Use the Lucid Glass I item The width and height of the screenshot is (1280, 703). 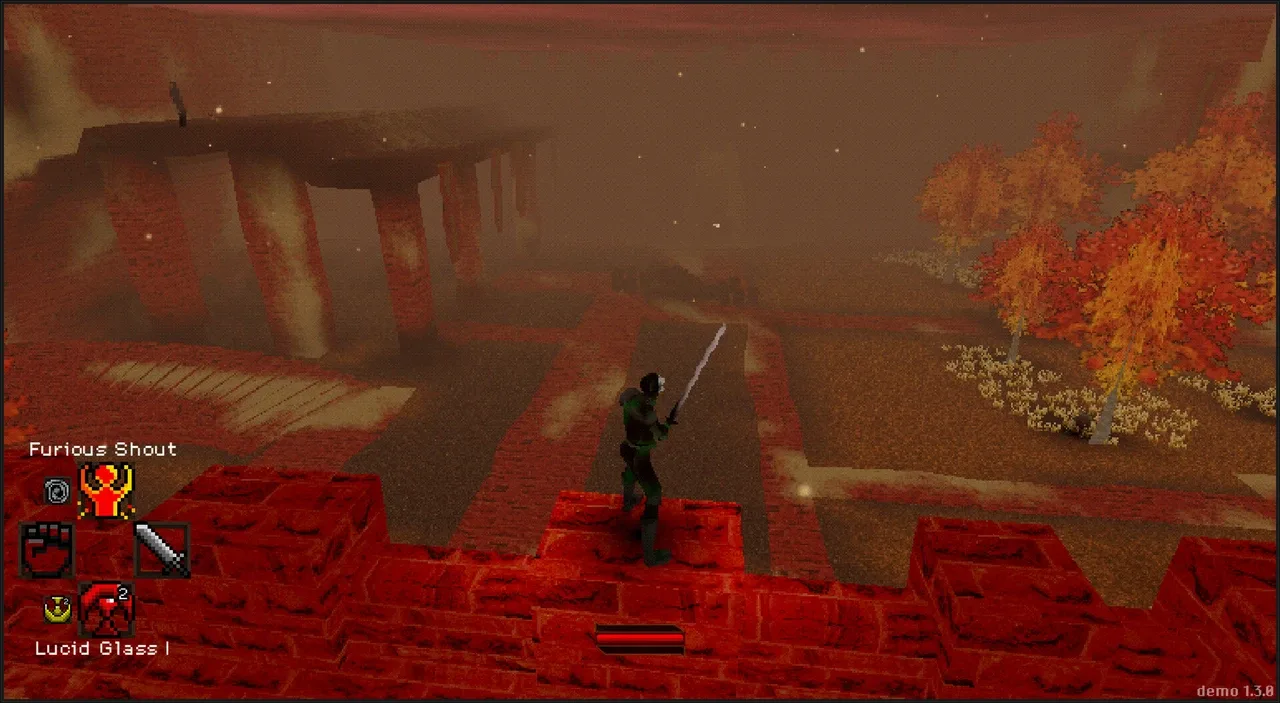click(x=106, y=609)
